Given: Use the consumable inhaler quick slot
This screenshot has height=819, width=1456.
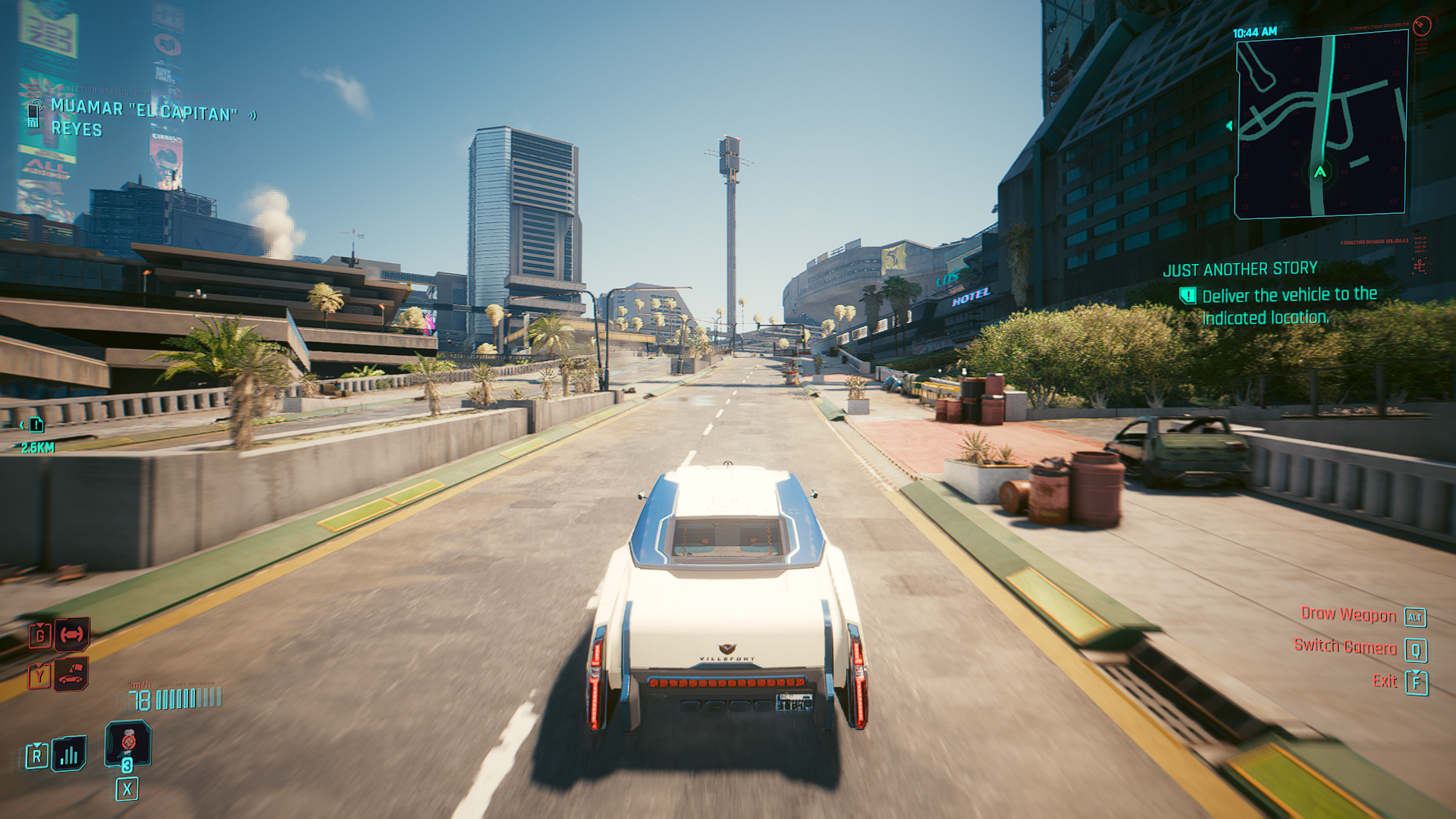Looking at the screenshot, I should 127,743.
